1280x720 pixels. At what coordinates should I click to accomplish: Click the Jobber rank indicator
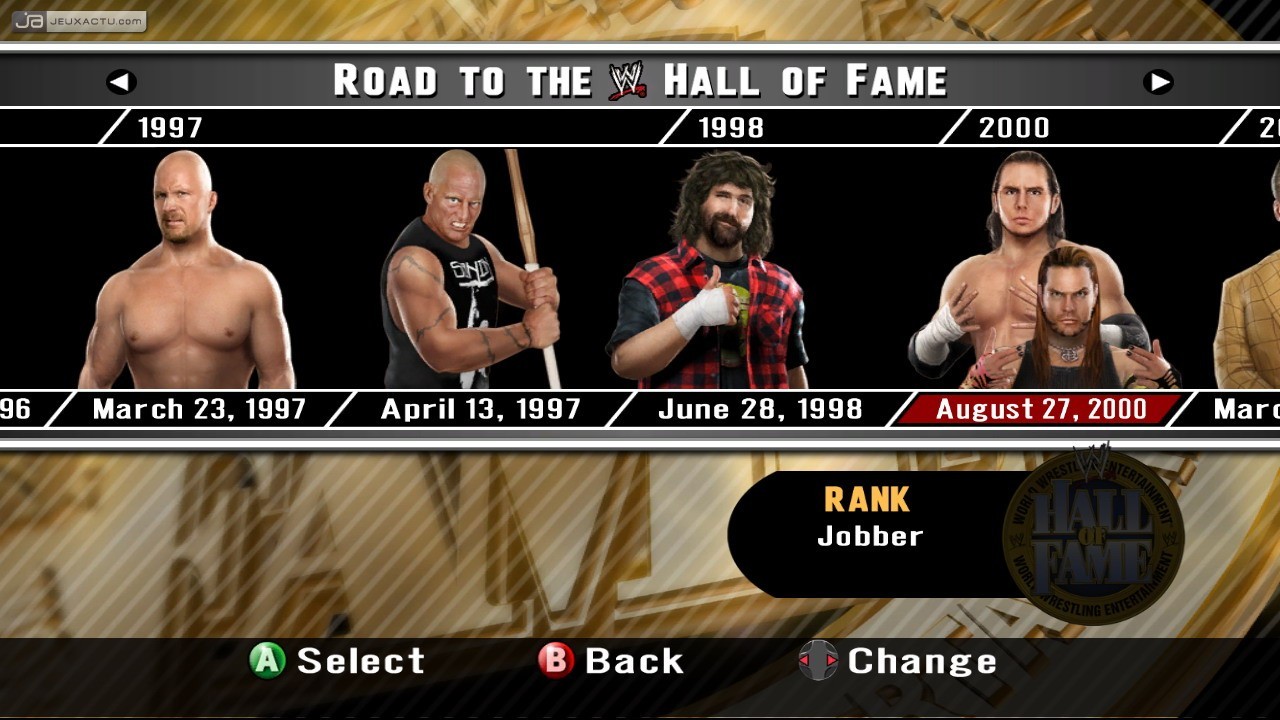tap(868, 535)
